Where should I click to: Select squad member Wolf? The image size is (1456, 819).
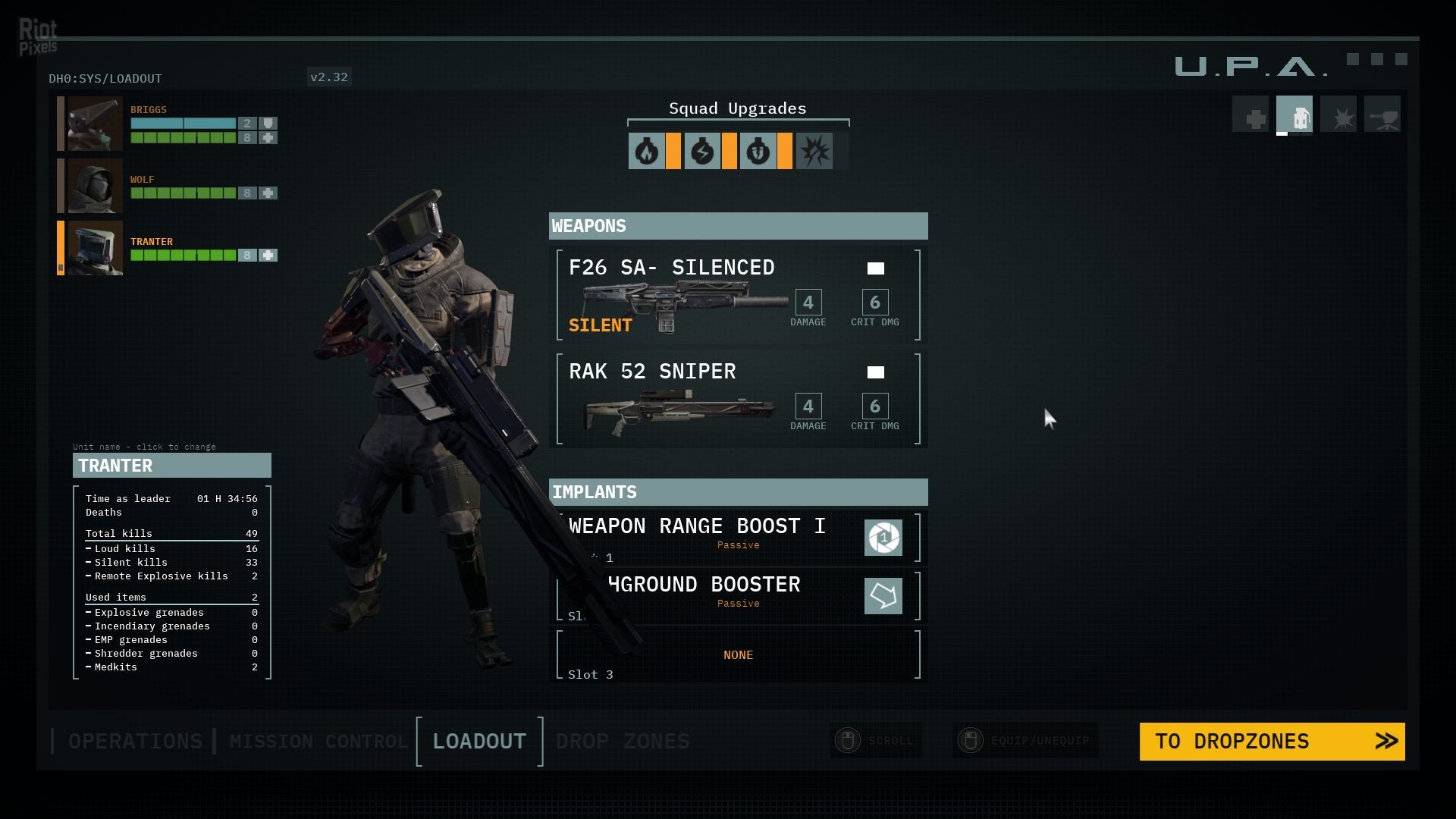tap(95, 186)
